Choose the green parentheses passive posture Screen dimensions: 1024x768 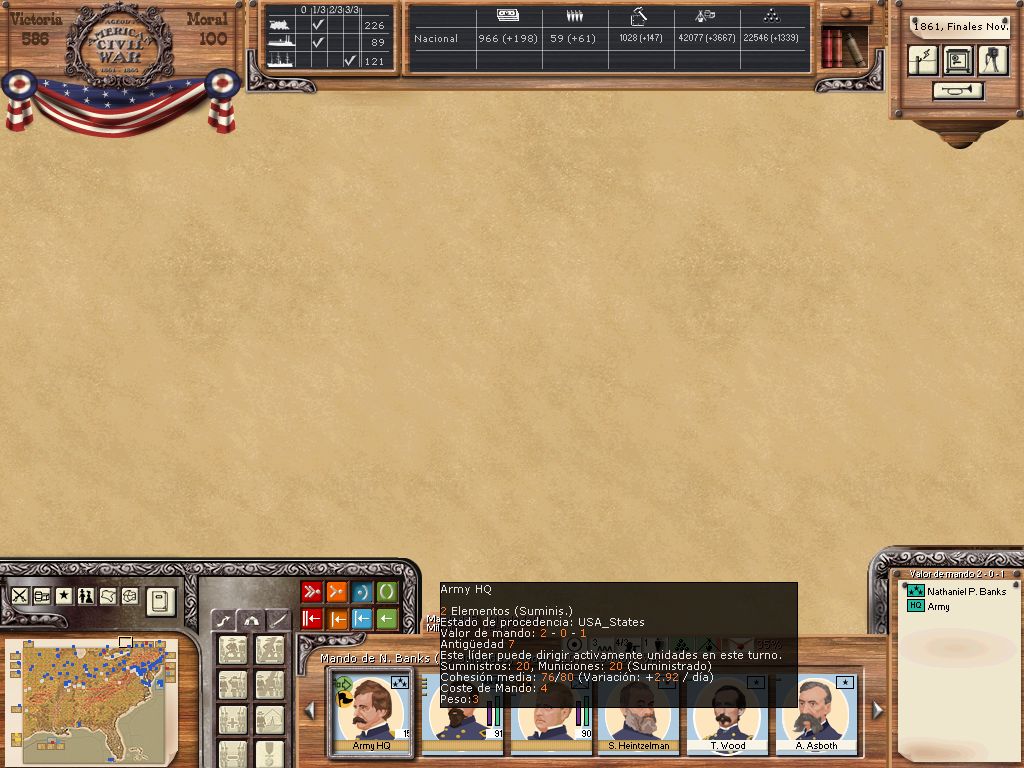387,592
